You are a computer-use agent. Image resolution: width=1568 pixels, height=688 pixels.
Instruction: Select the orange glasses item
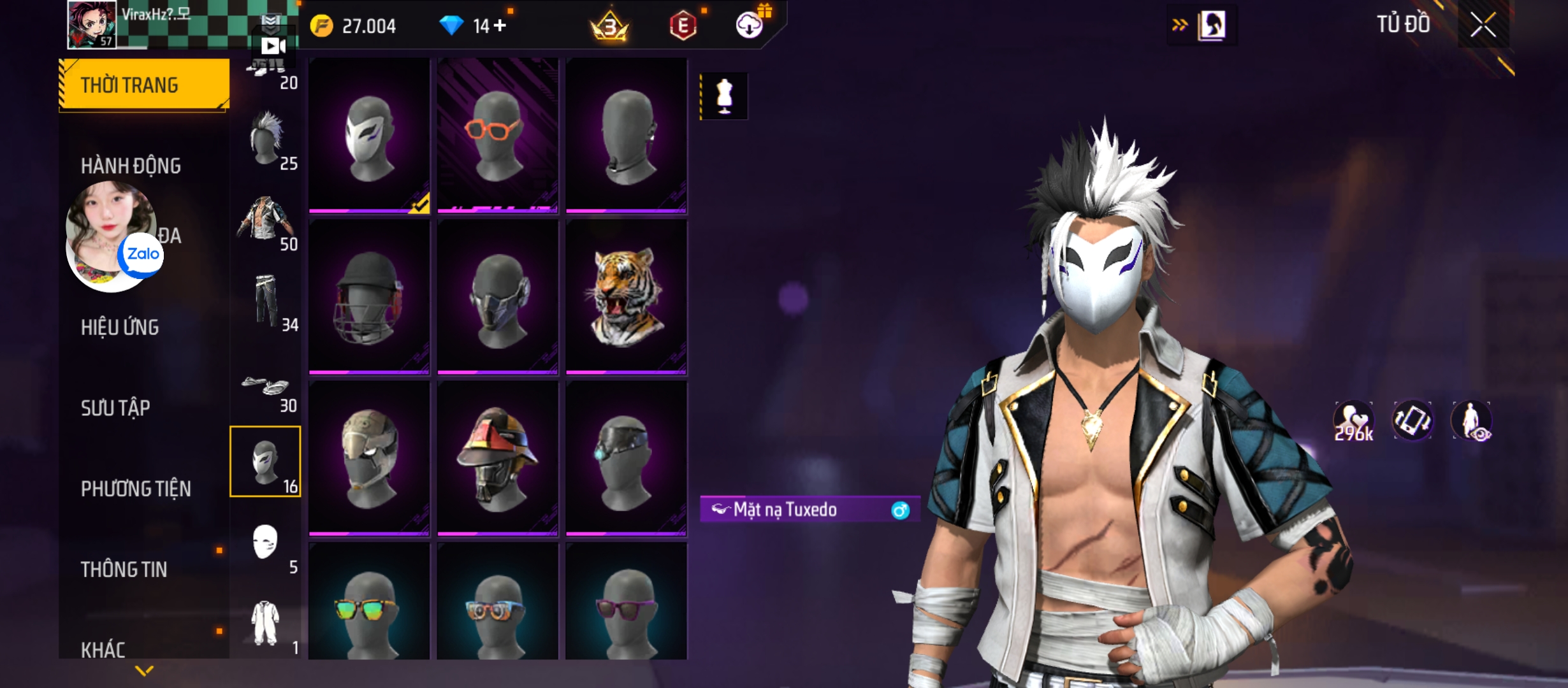(497, 135)
